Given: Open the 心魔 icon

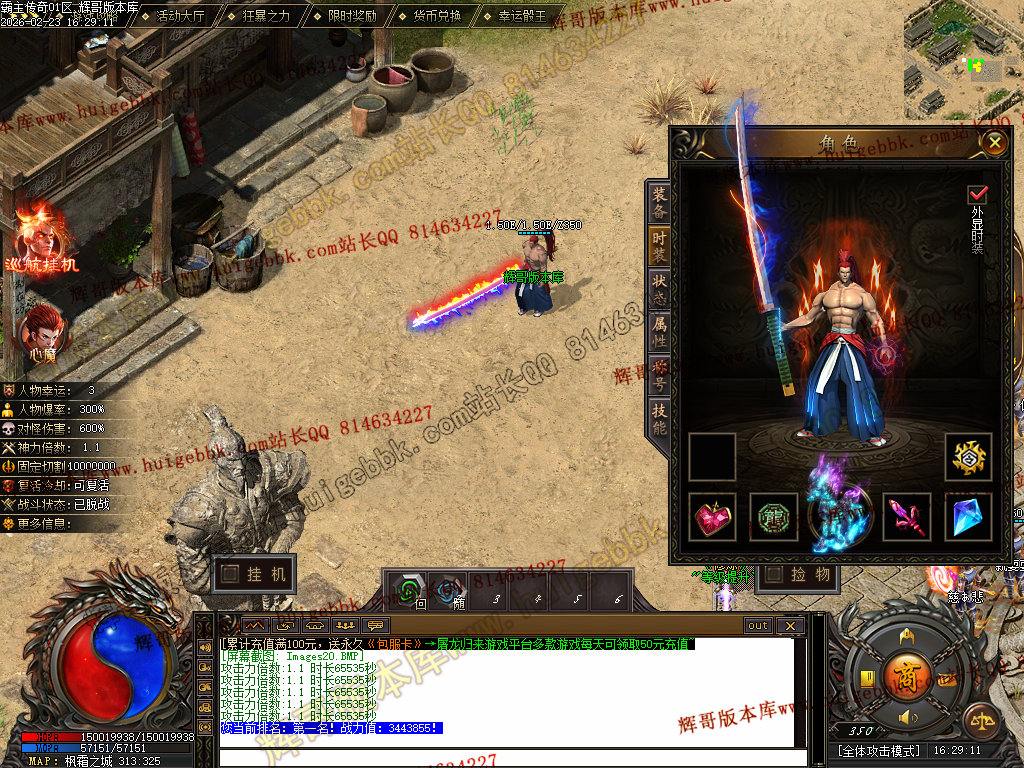Looking at the screenshot, I should click(42, 331).
